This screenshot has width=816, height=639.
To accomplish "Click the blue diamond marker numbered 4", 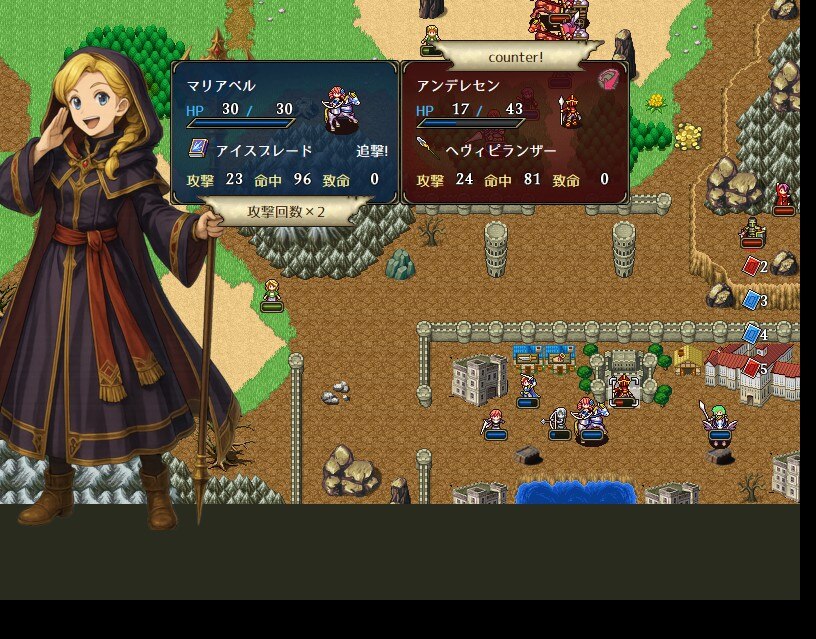I will click(x=752, y=334).
